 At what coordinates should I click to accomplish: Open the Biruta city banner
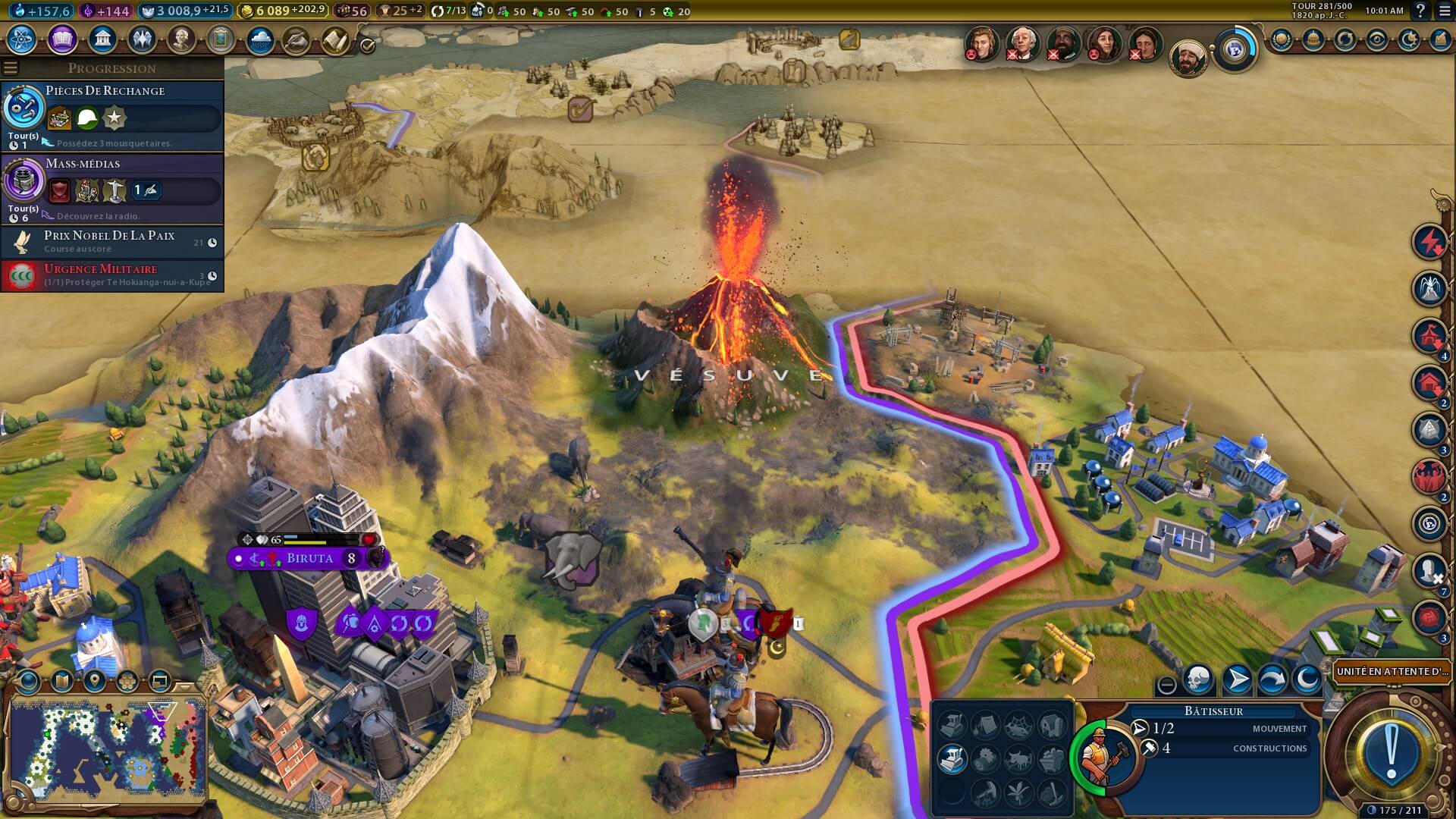pyautogui.click(x=309, y=559)
